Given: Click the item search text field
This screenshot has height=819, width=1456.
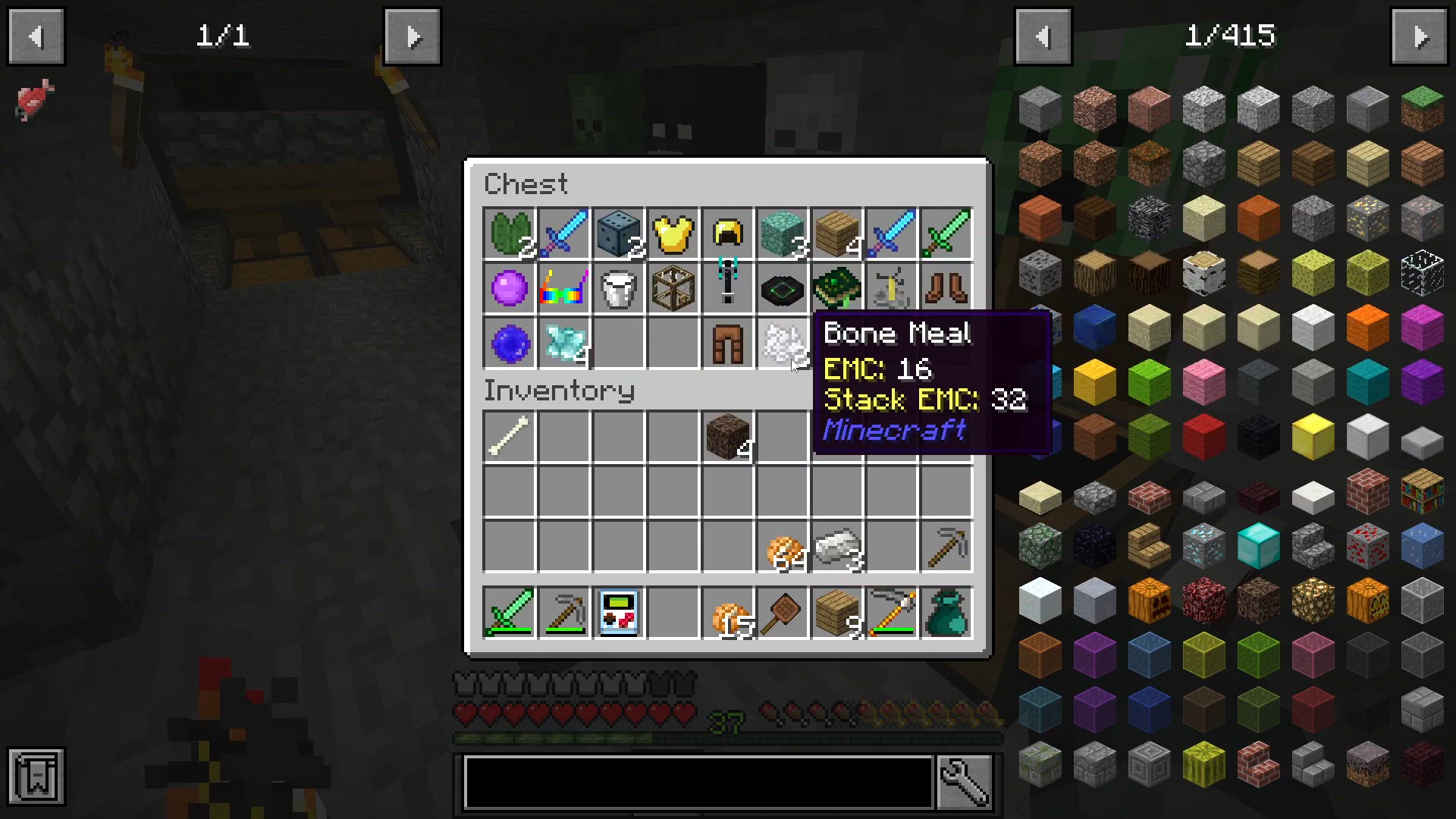Looking at the screenshot, I should tap(698, 781).
